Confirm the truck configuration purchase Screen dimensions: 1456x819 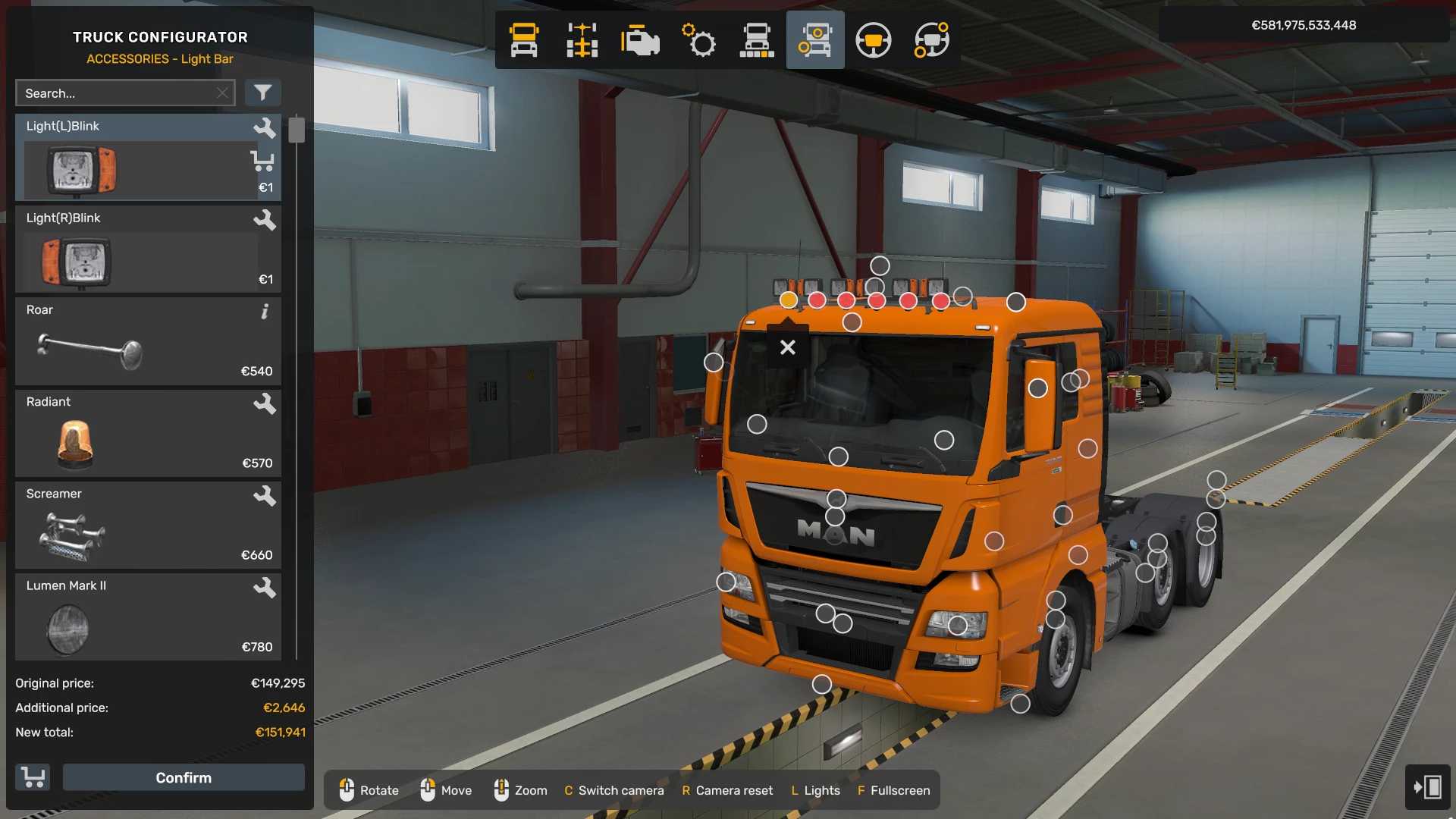pyautogui.click(x=184, y=777)
